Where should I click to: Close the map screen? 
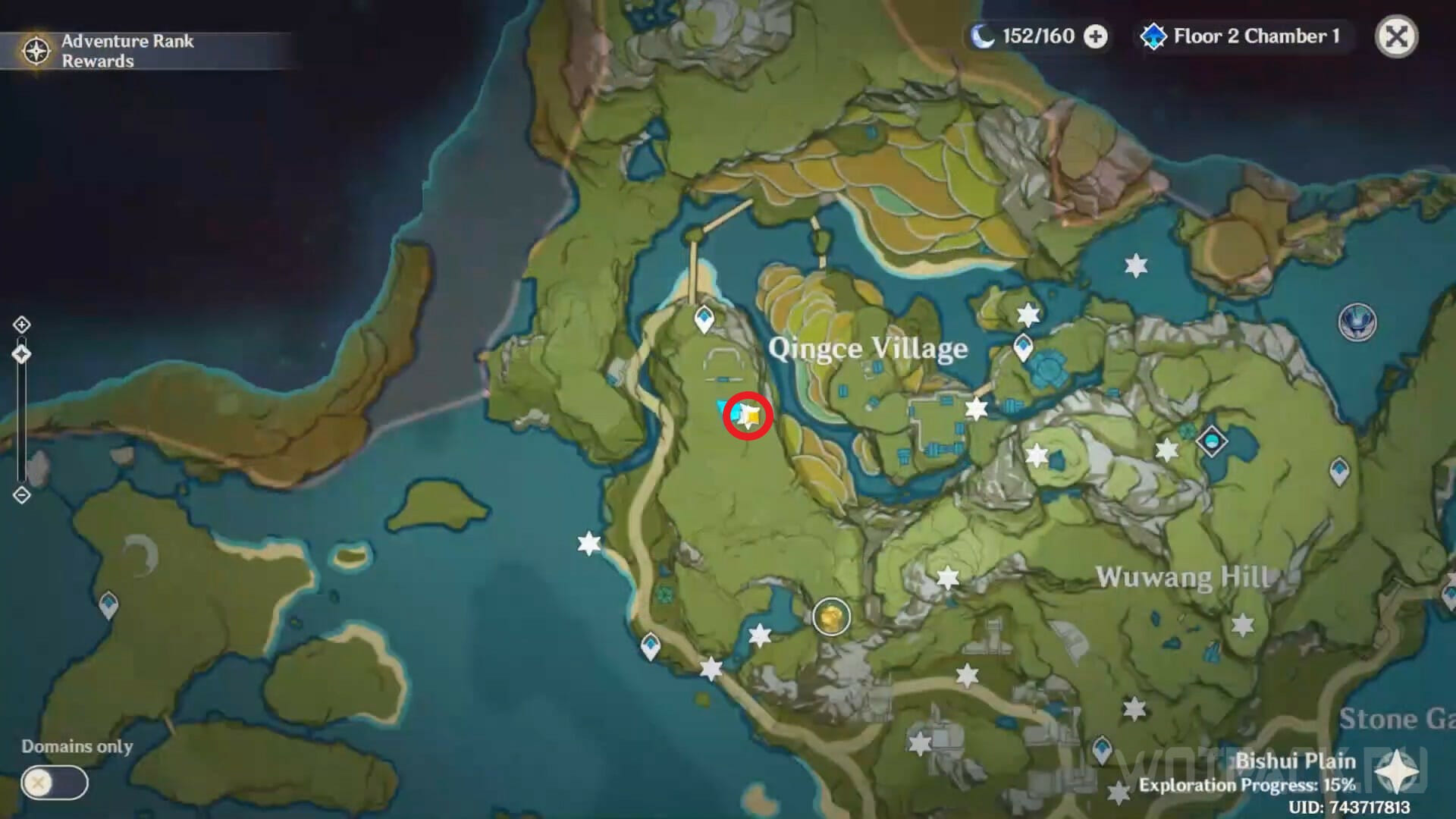pos(1396,36)
